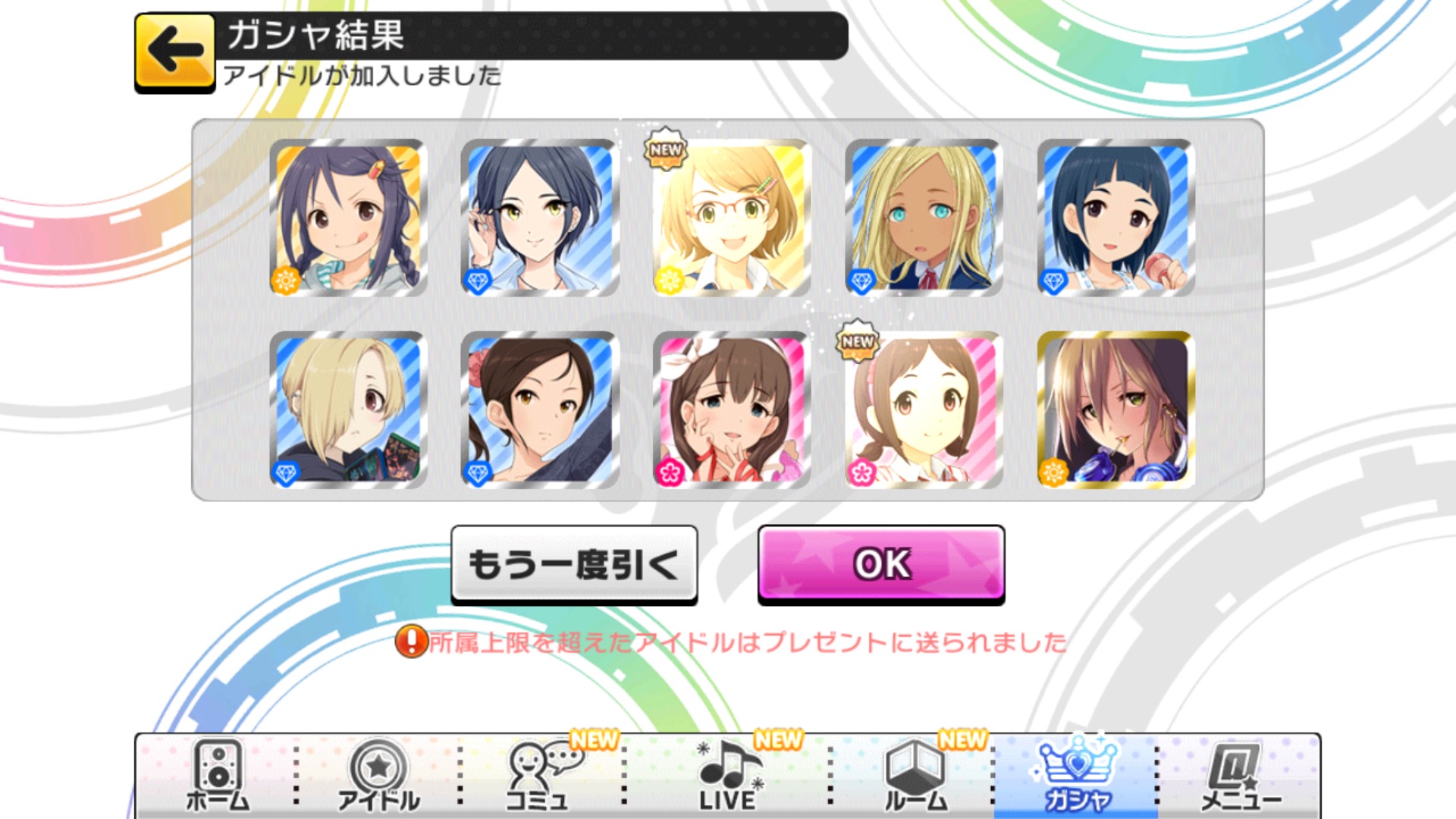Select the blonde idol with hair over eye
Image resolution: width=1456 pixels, height=819 pixels.
coord(348,409)
